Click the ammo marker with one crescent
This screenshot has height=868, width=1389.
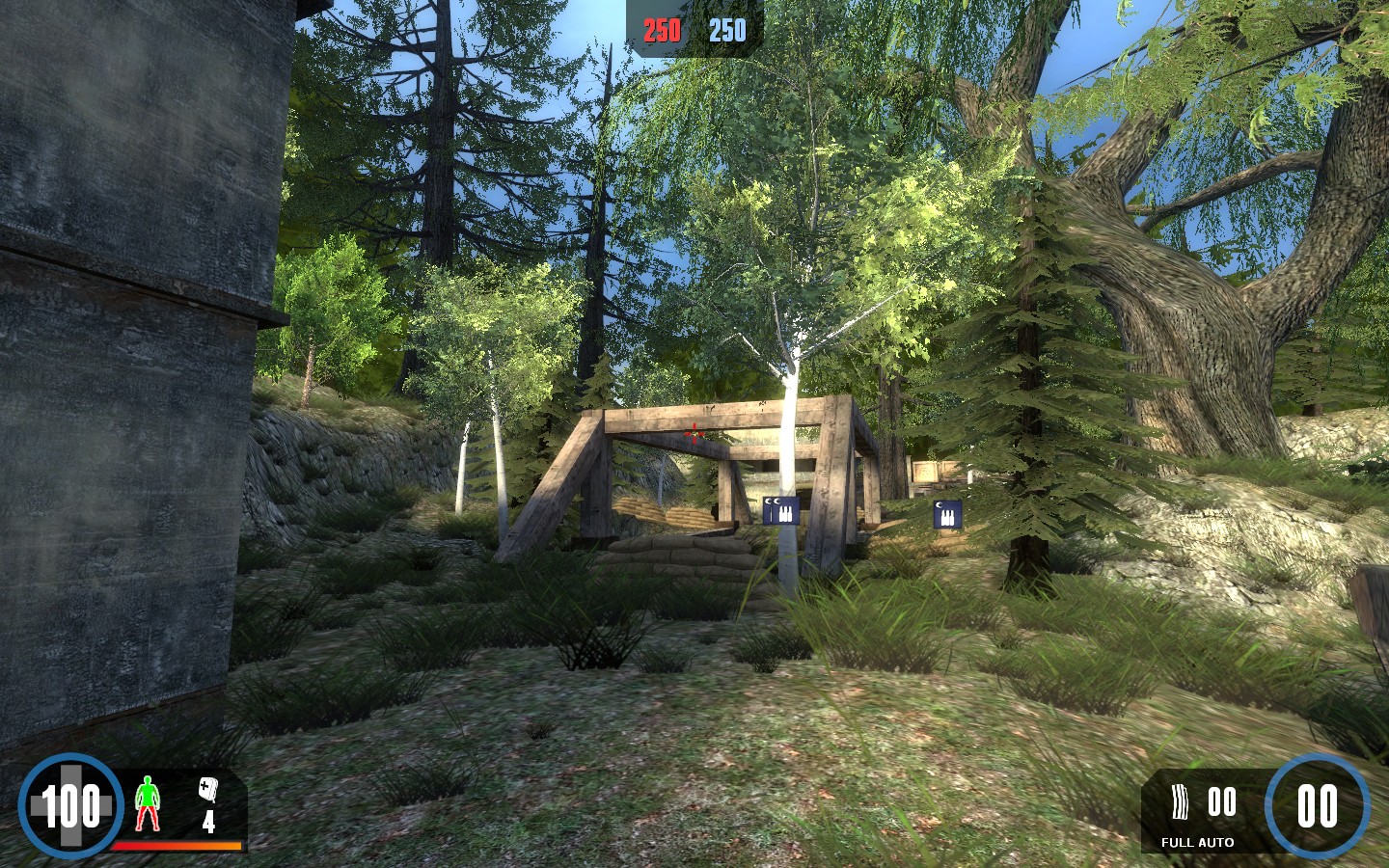pos(947,514)
